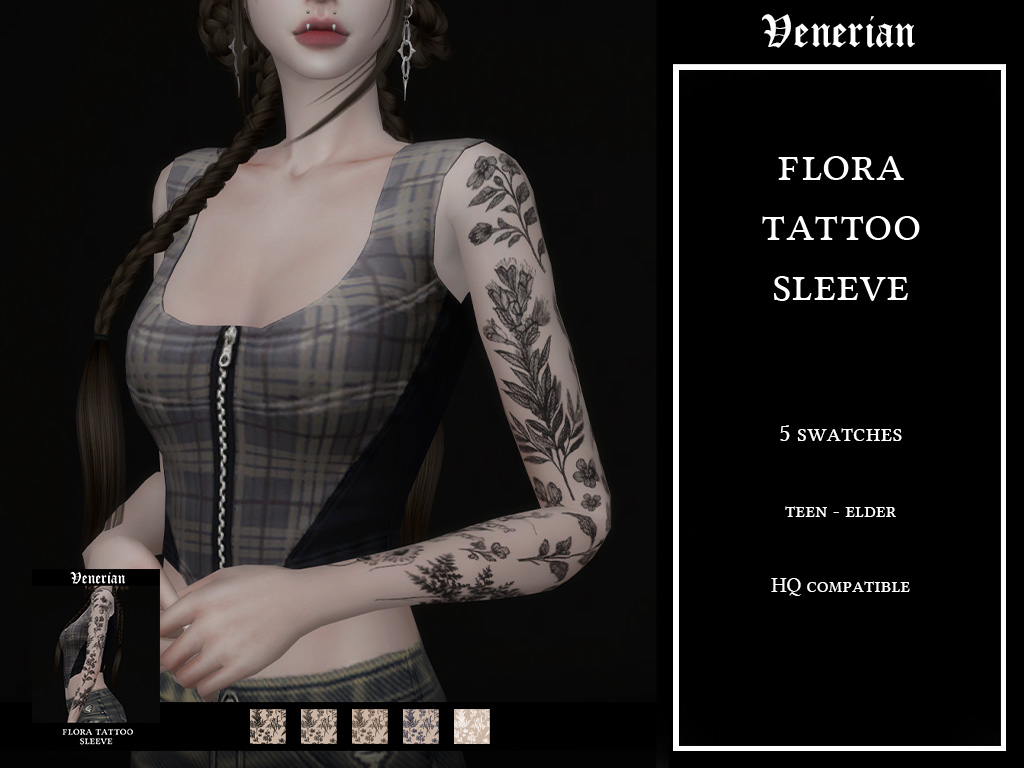Pick the brown floral tattoo swatch
Screen dimensions: 1024x768
click(370, 726)
